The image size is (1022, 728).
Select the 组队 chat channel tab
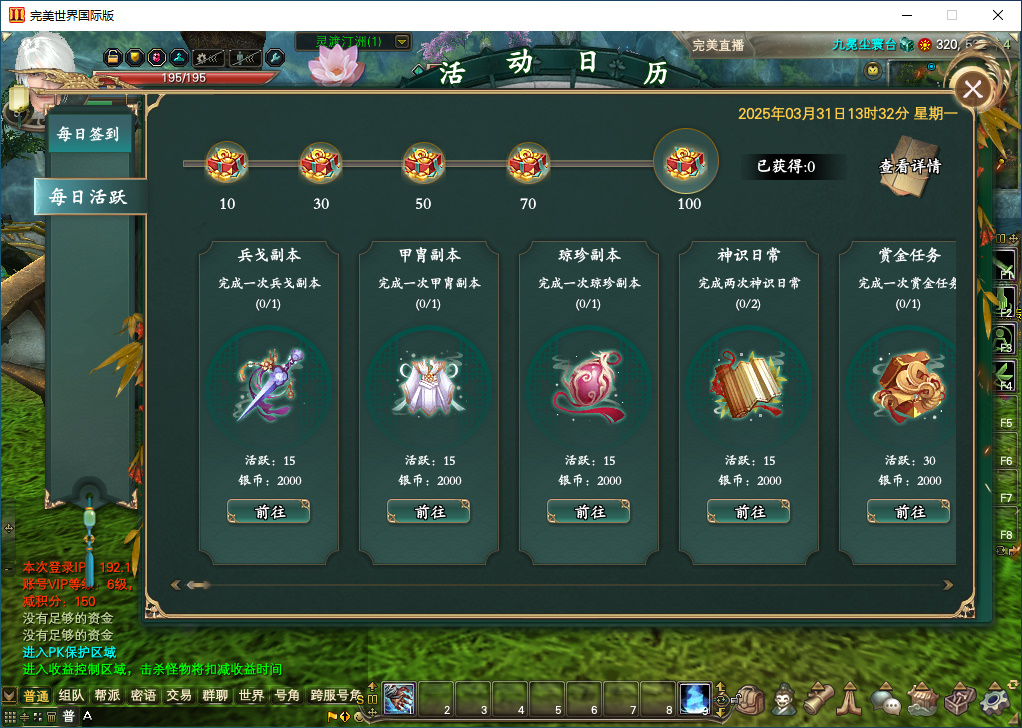click(71, 696)
